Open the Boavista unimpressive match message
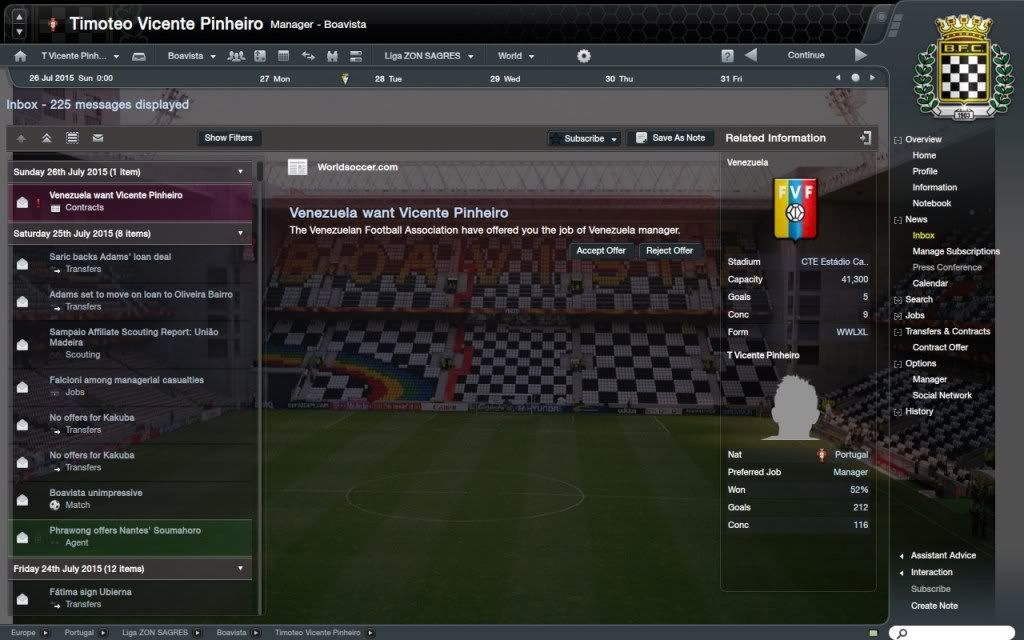 [x=96, y=493]
